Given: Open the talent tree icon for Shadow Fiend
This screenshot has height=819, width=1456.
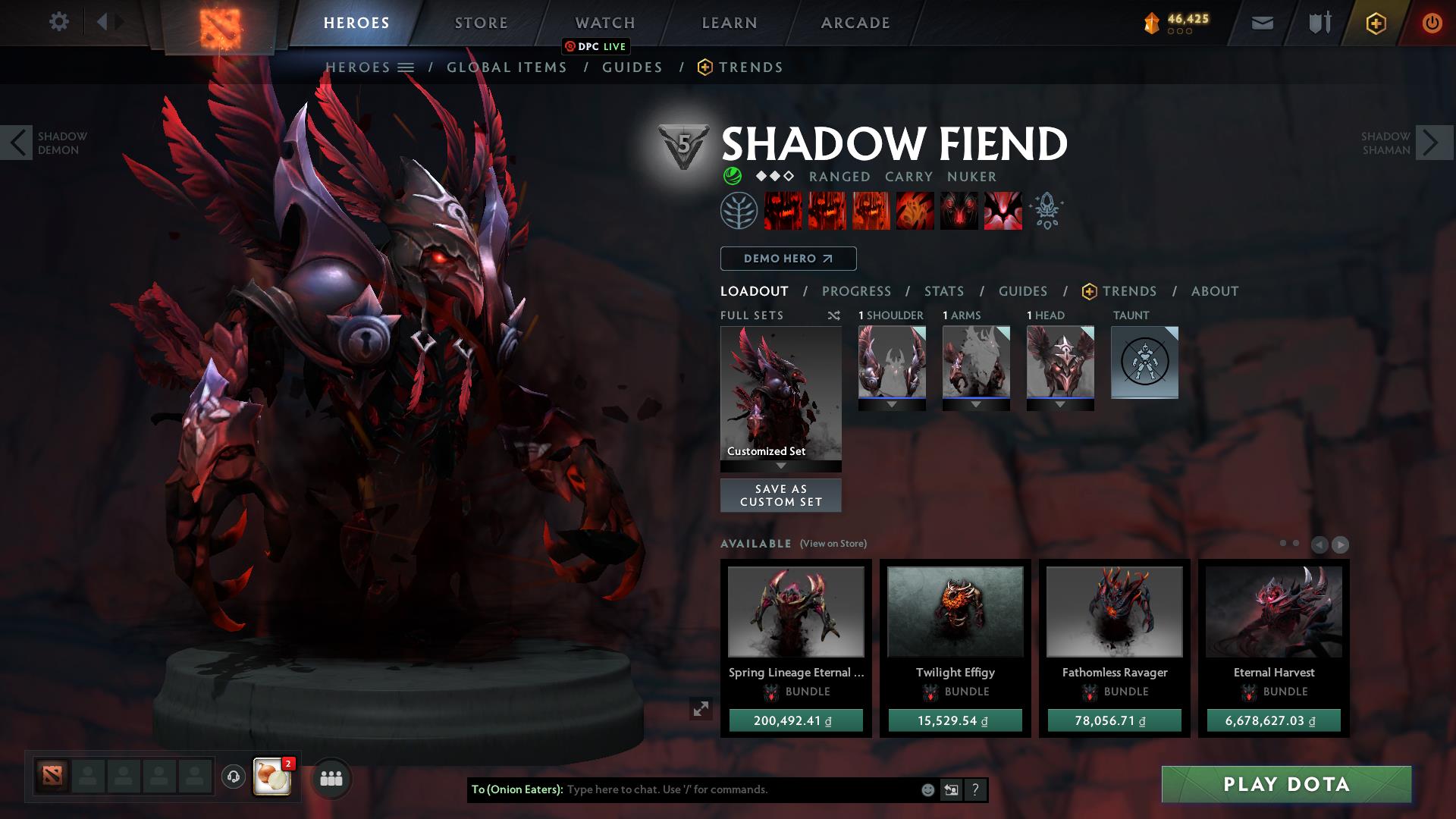Looking at the screenshot, I should point(738,211).
